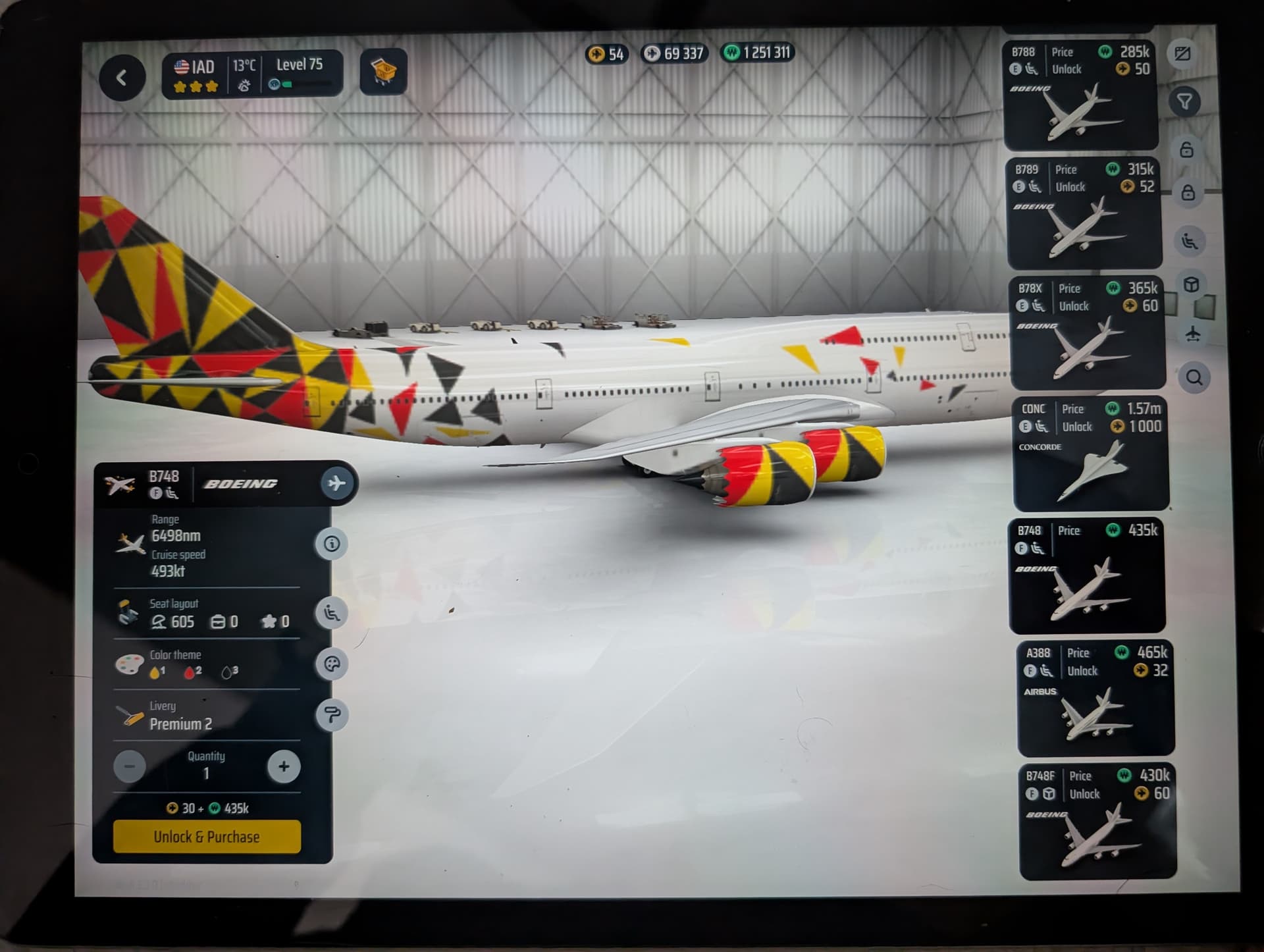
Task: Open the magnifying glass search
Action: click(1194, 378)
